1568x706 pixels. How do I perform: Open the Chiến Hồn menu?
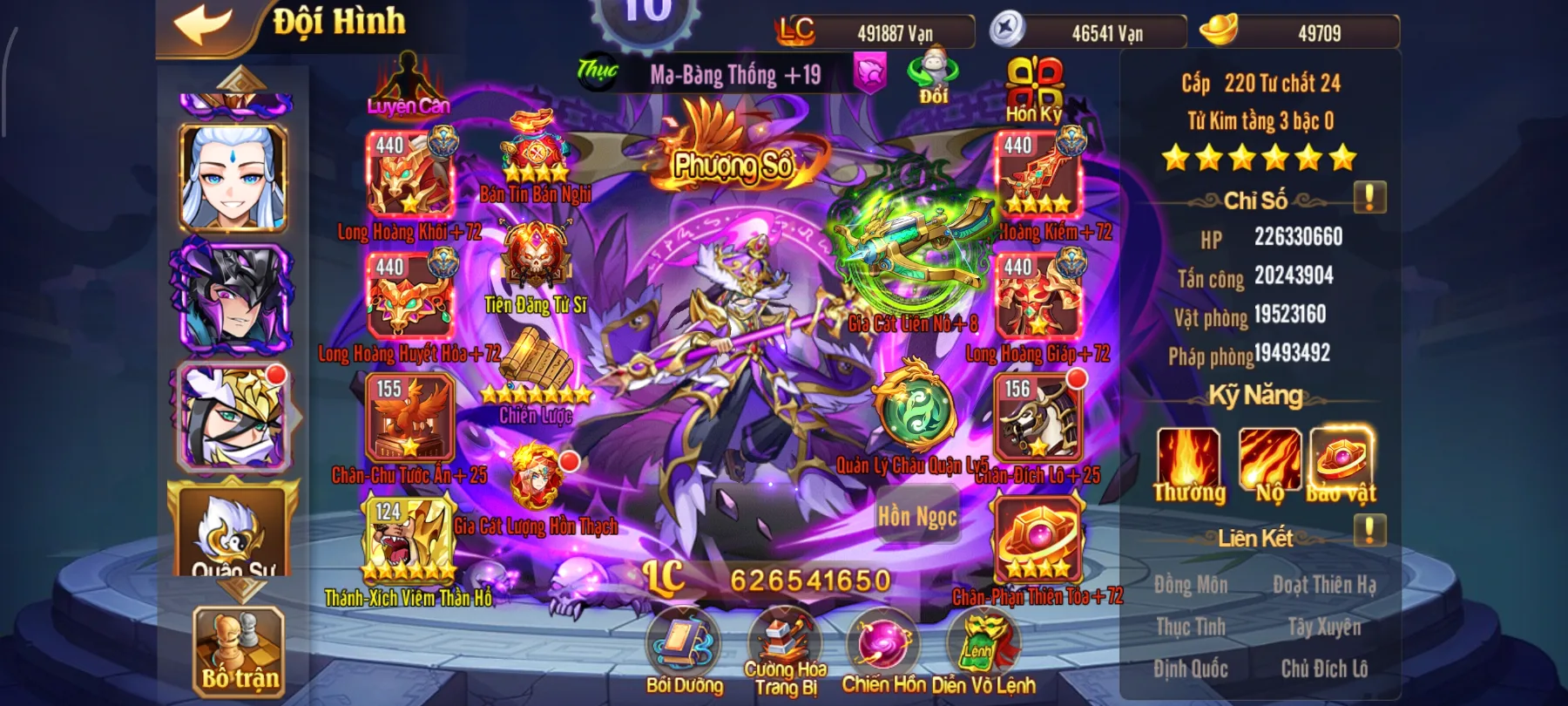(x=883, y=649)
